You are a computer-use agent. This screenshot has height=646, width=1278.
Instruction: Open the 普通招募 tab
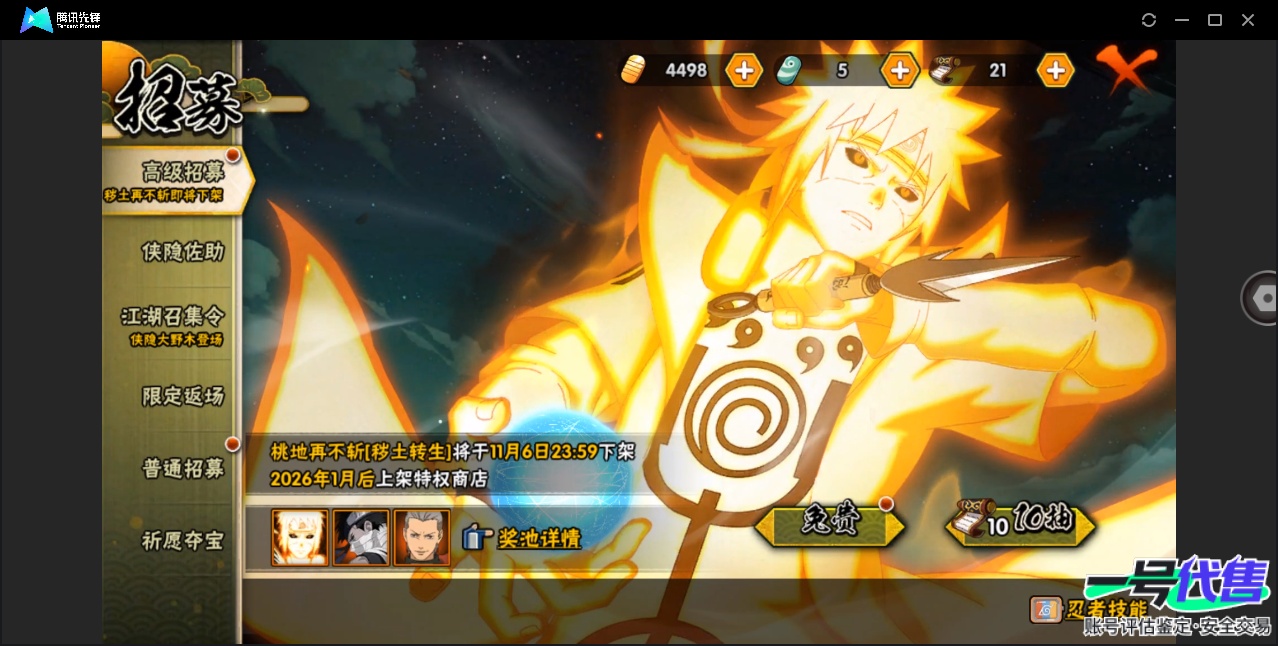click(182, 468)
